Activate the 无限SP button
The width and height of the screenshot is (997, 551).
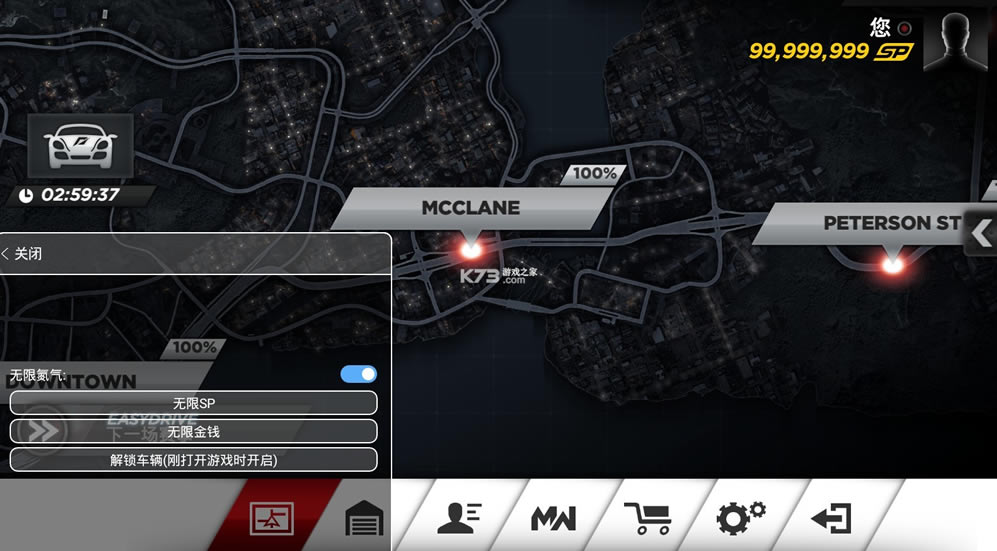tap(193, 403)
